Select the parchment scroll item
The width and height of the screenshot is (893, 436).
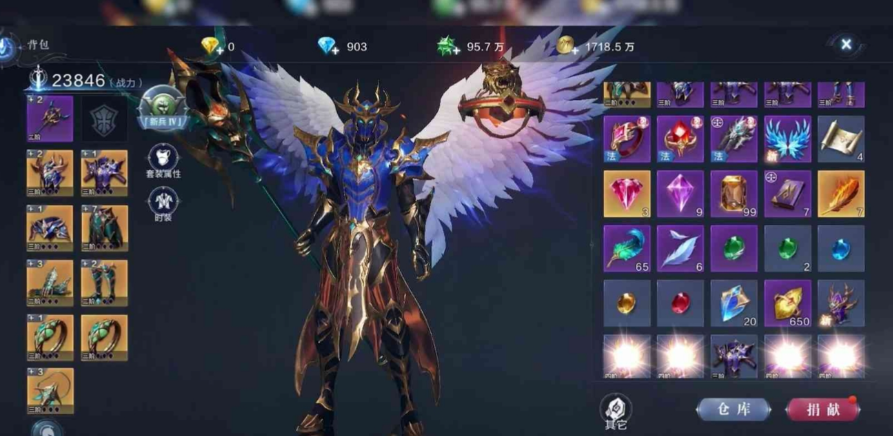[x=841, y=139]
